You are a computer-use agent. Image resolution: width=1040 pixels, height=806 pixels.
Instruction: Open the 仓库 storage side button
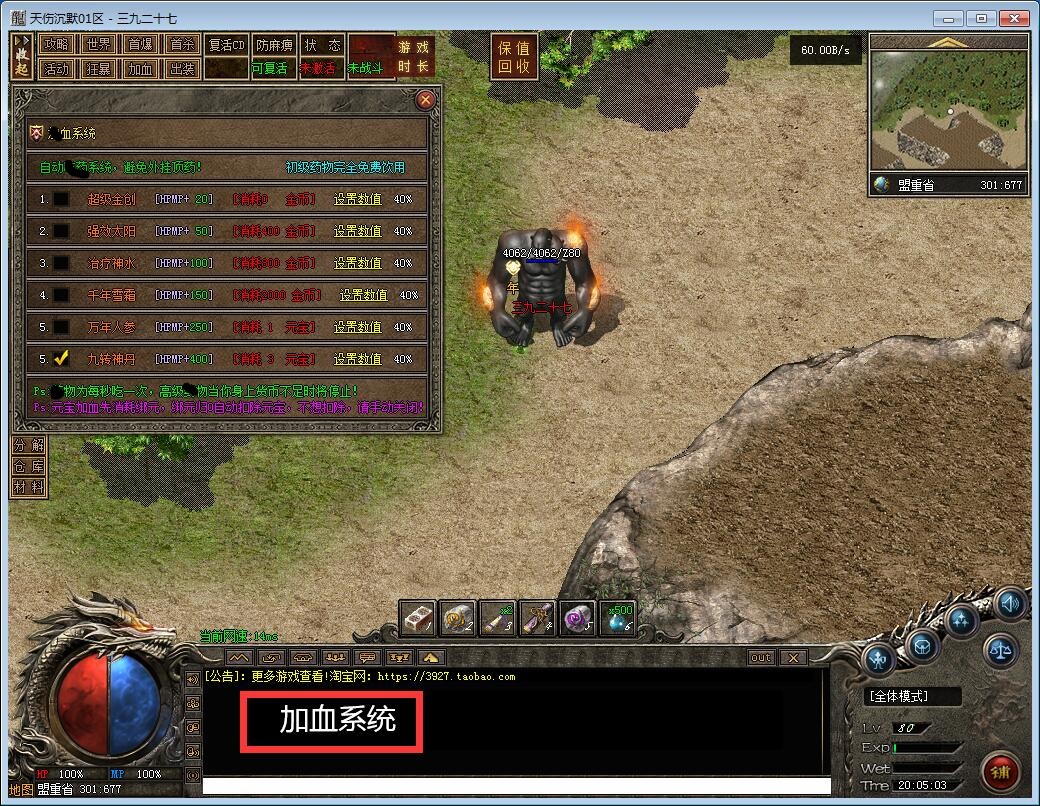click(28, 466)
